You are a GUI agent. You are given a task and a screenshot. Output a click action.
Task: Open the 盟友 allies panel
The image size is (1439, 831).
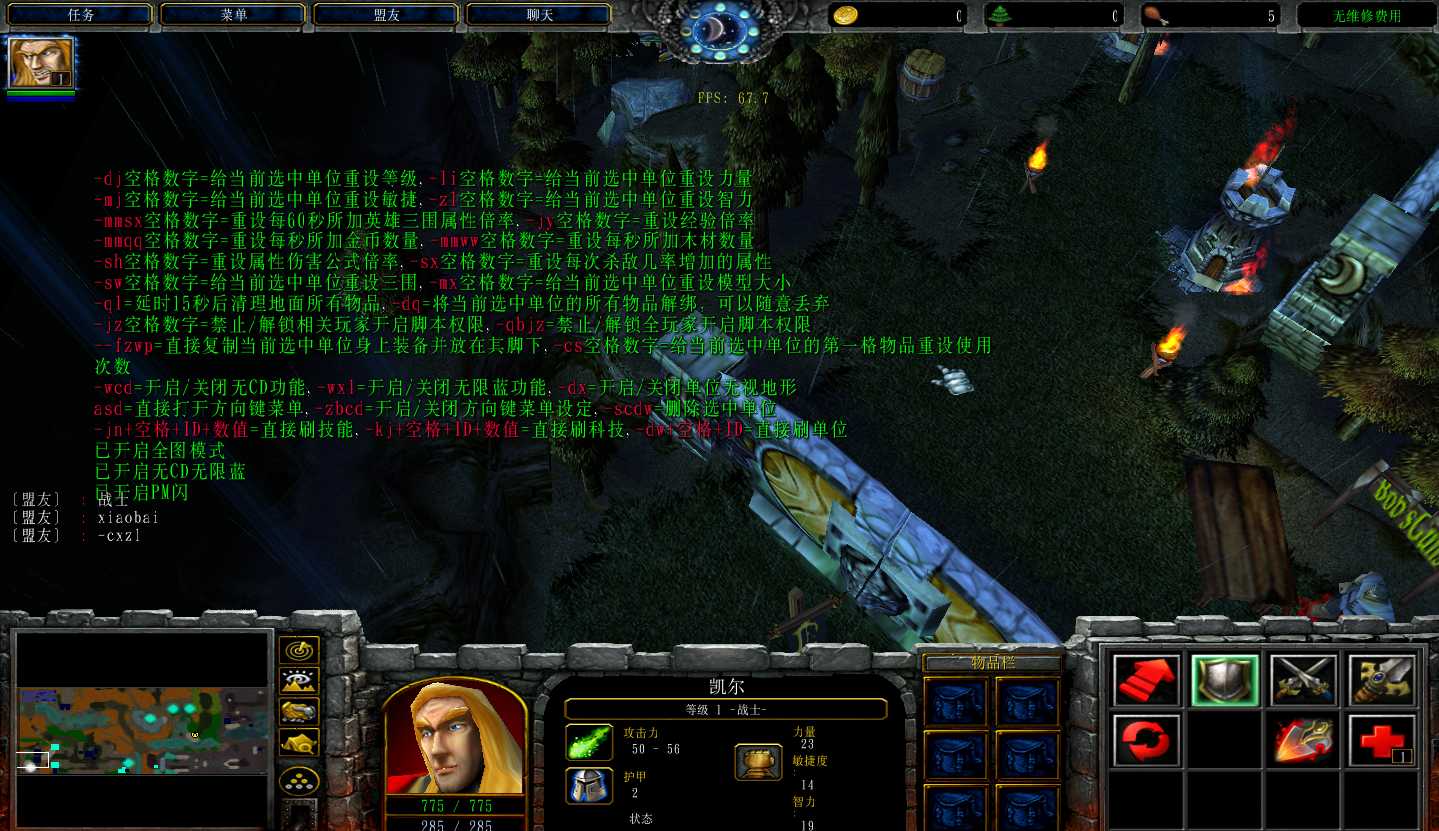pos(387,15)
